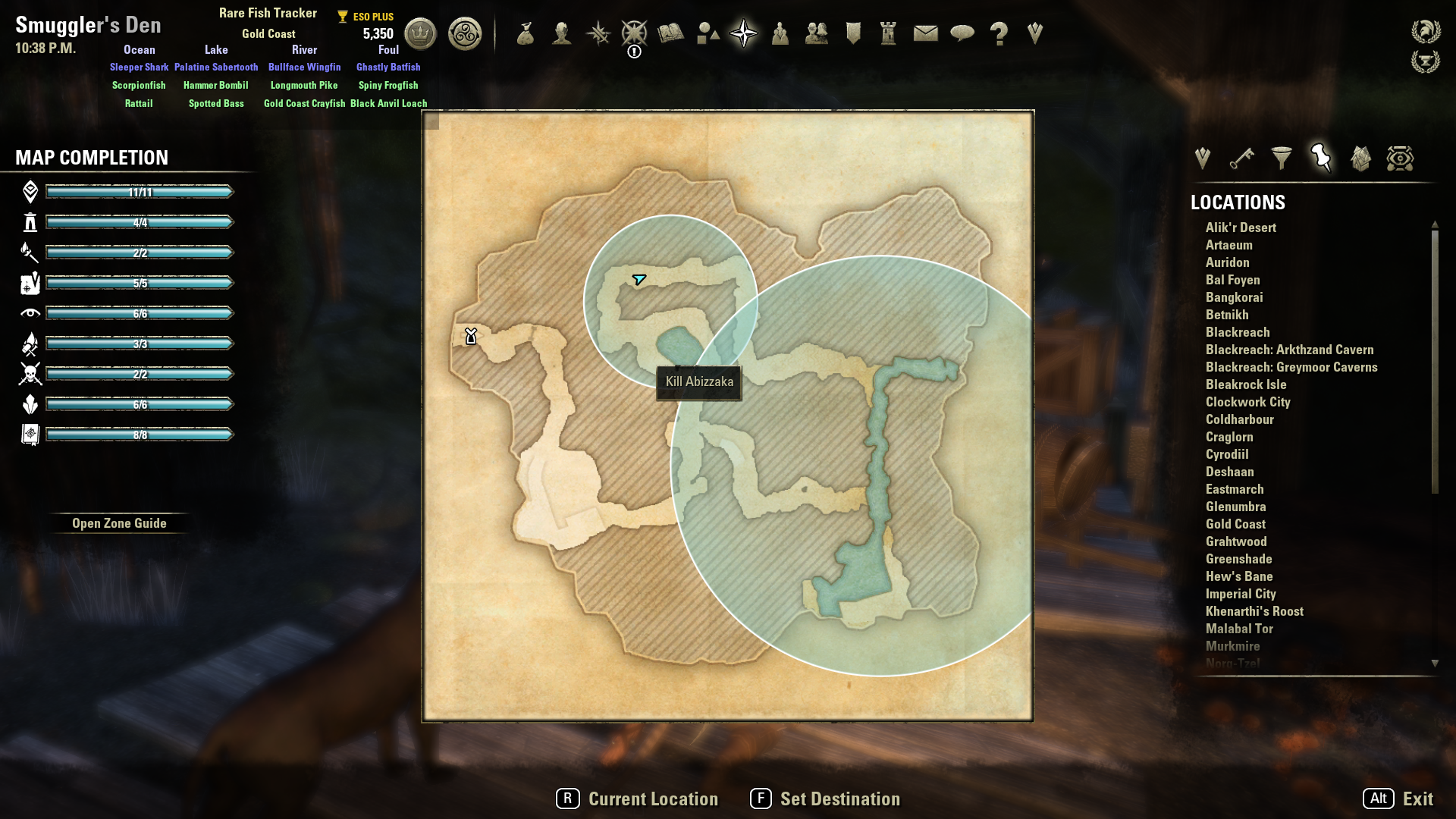Open the map key tab

[1242, 158]
